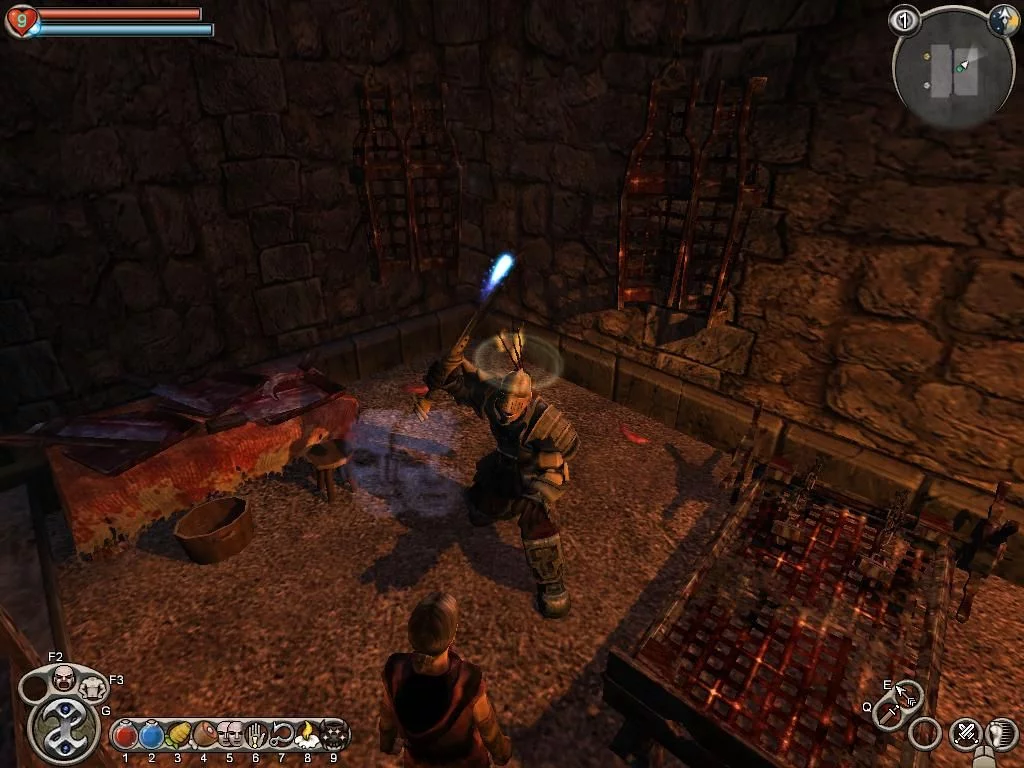Equip the sword melee weapon icon

tap(888, 714)
